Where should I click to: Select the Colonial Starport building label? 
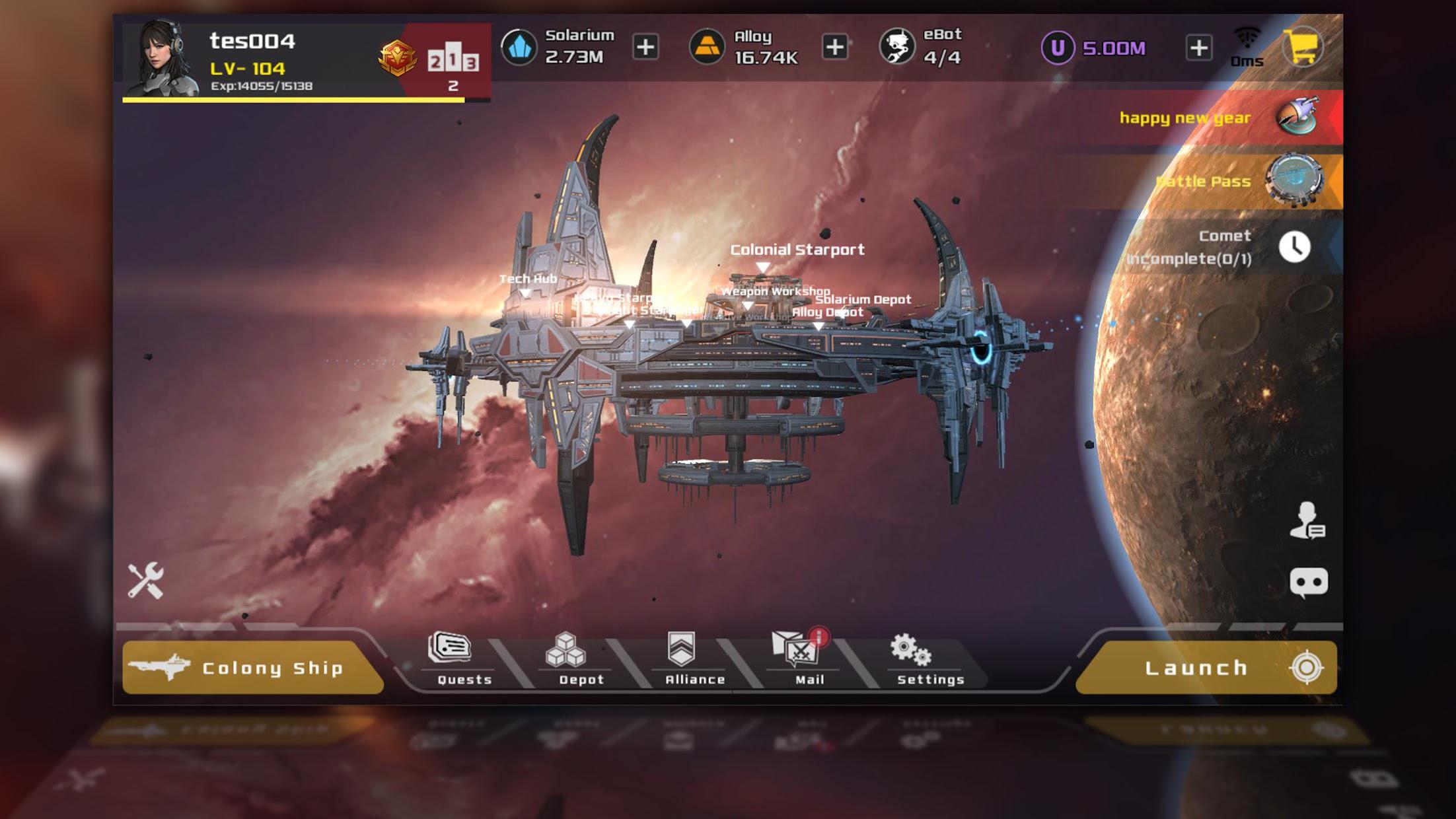(796, 250)
